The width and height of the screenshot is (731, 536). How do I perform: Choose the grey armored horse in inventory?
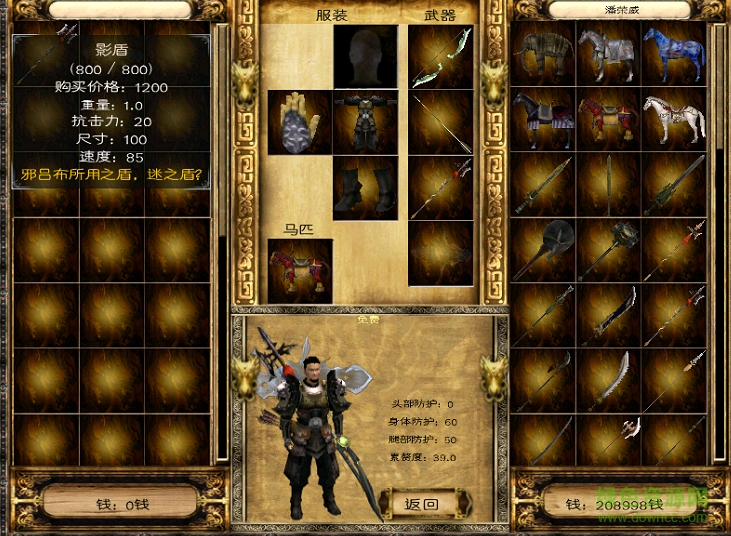(x=608, y=53)
